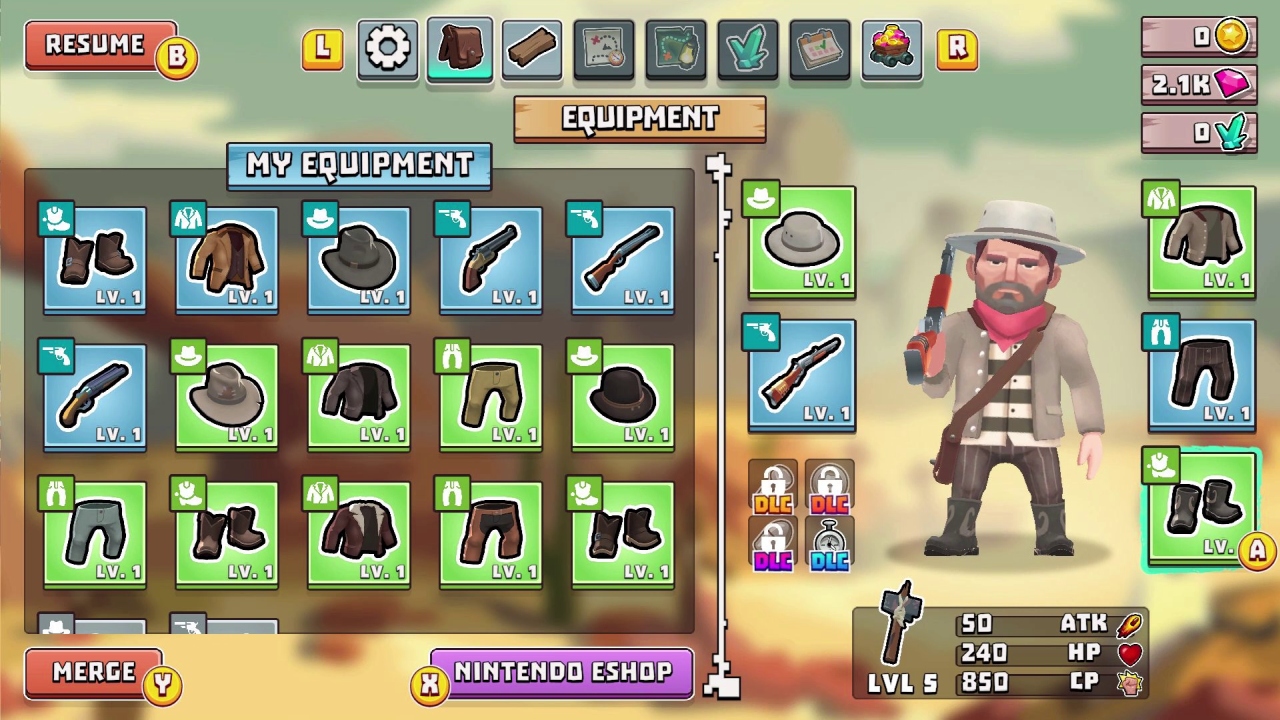
Task: Click the map with lantern expedition icon
Action: point(675,48)
